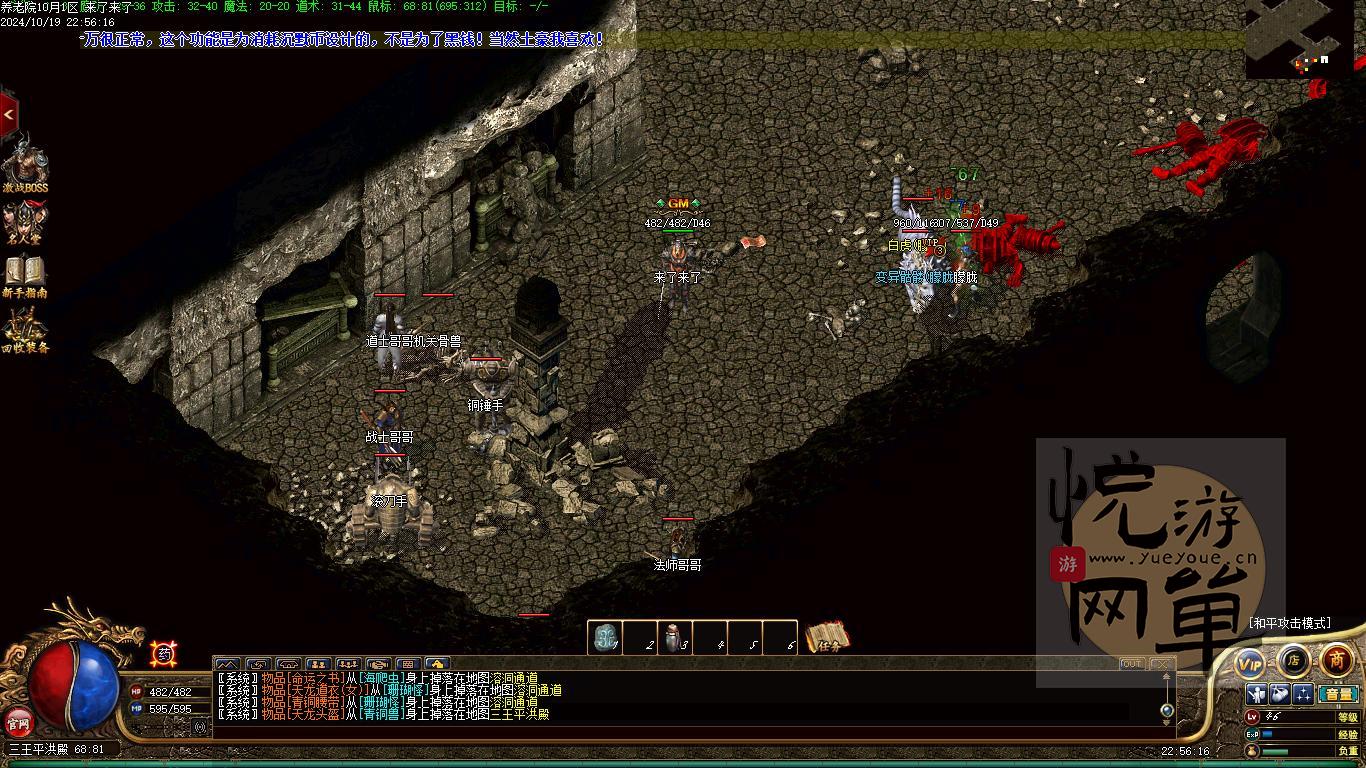Open the 任务 quest book
1366x768 pixels.
coord(828,637)
